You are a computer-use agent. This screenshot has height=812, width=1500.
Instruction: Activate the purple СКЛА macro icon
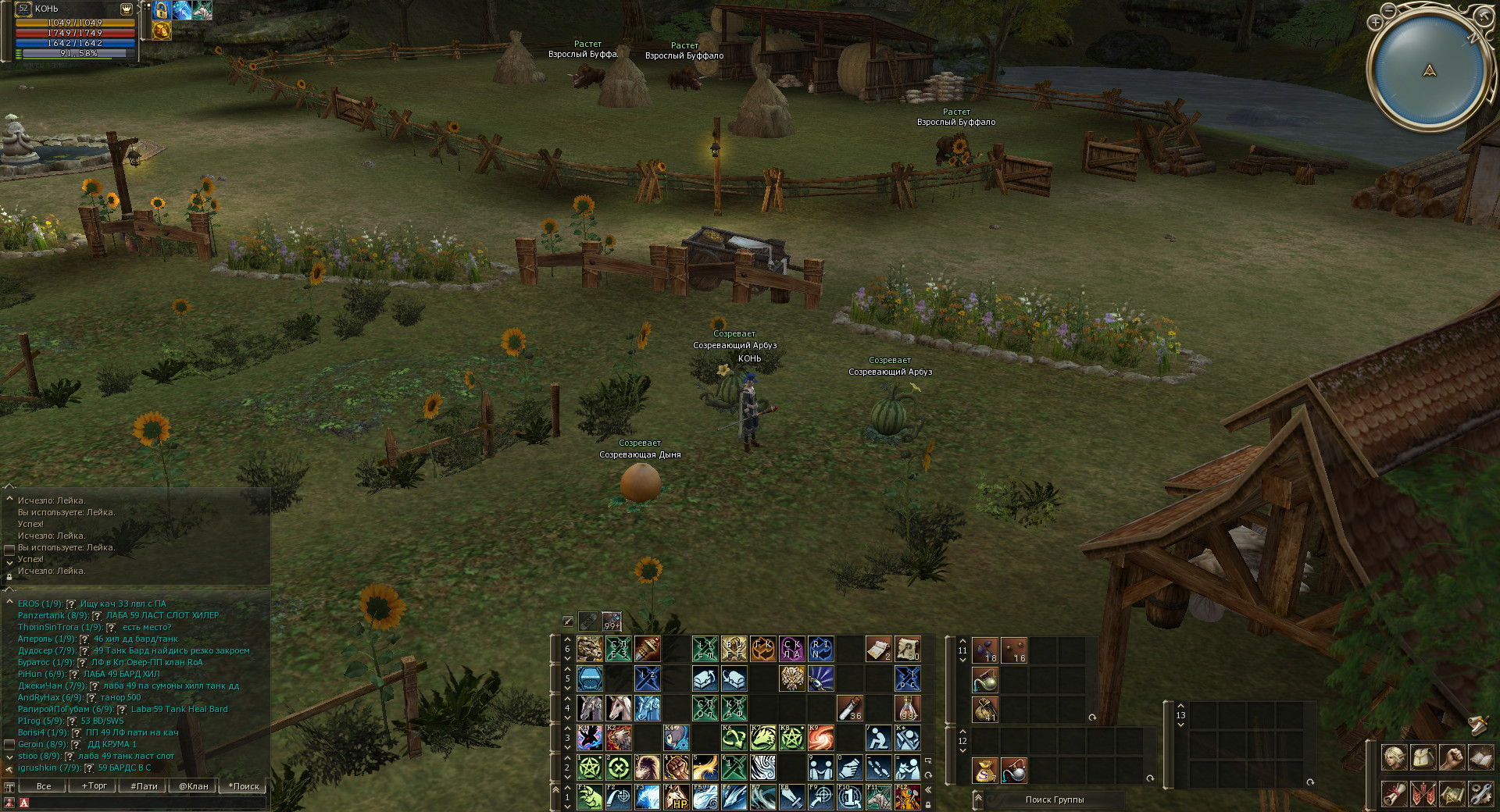(791, 649)
